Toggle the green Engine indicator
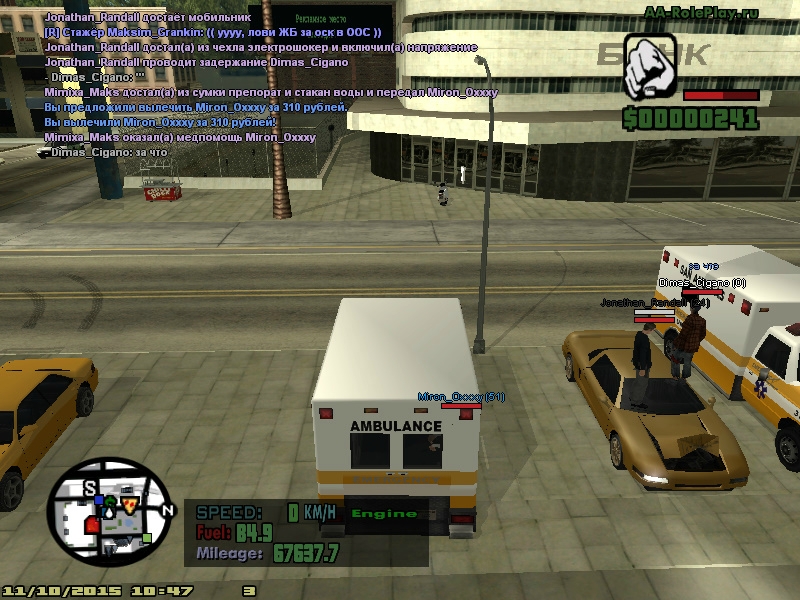 click(x=385, y=514)
